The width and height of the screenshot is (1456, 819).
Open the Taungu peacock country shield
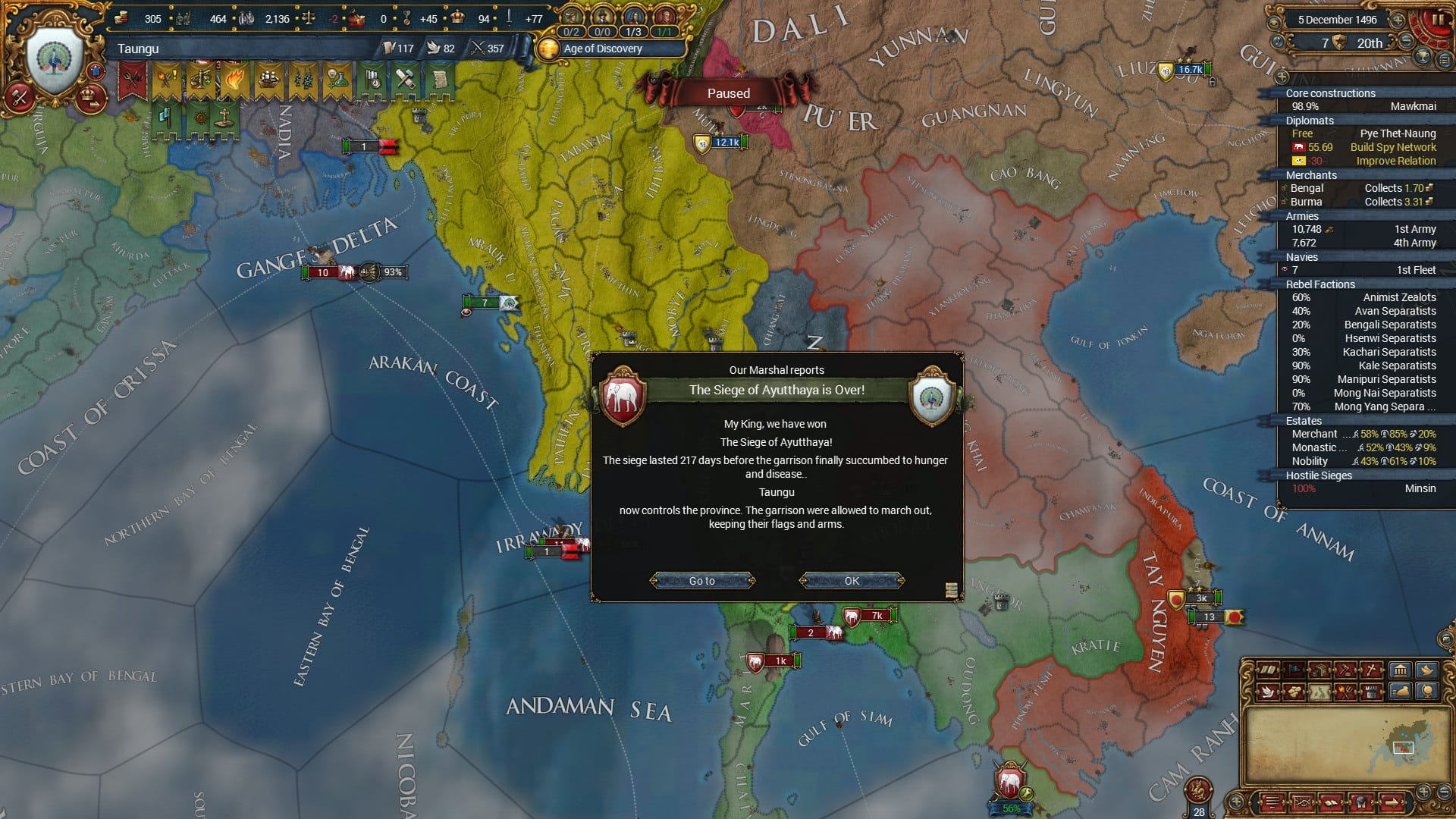point(55,61)
